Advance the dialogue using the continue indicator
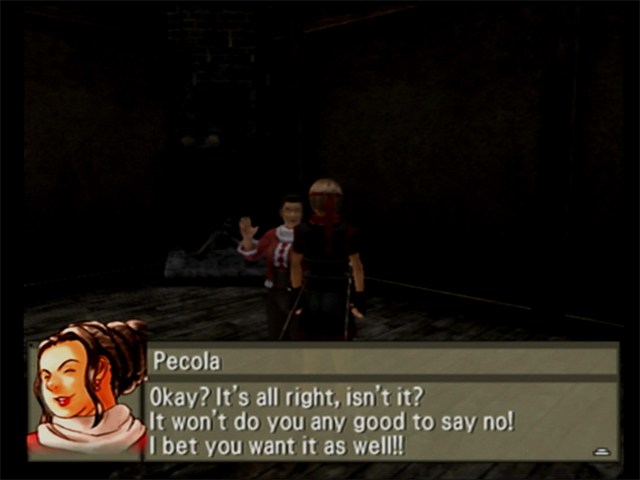 601,451
